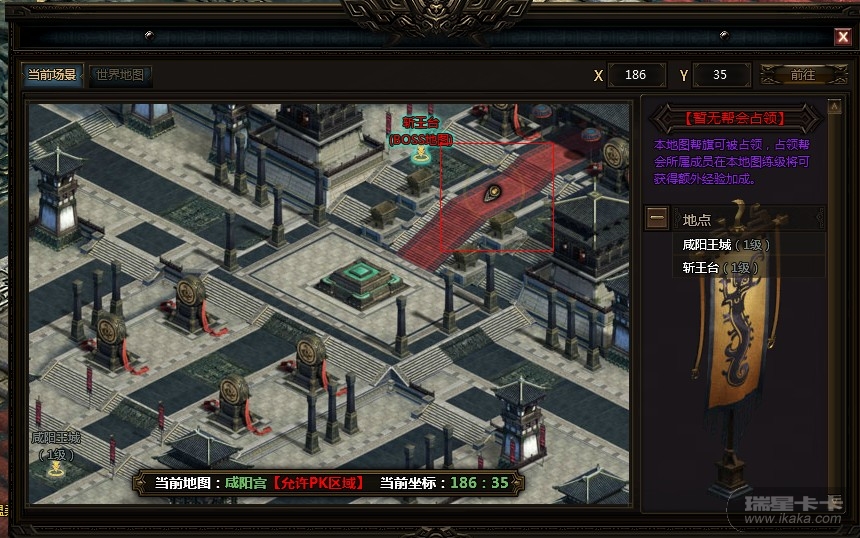Click the Y coordinate input field

coord(720,75)
